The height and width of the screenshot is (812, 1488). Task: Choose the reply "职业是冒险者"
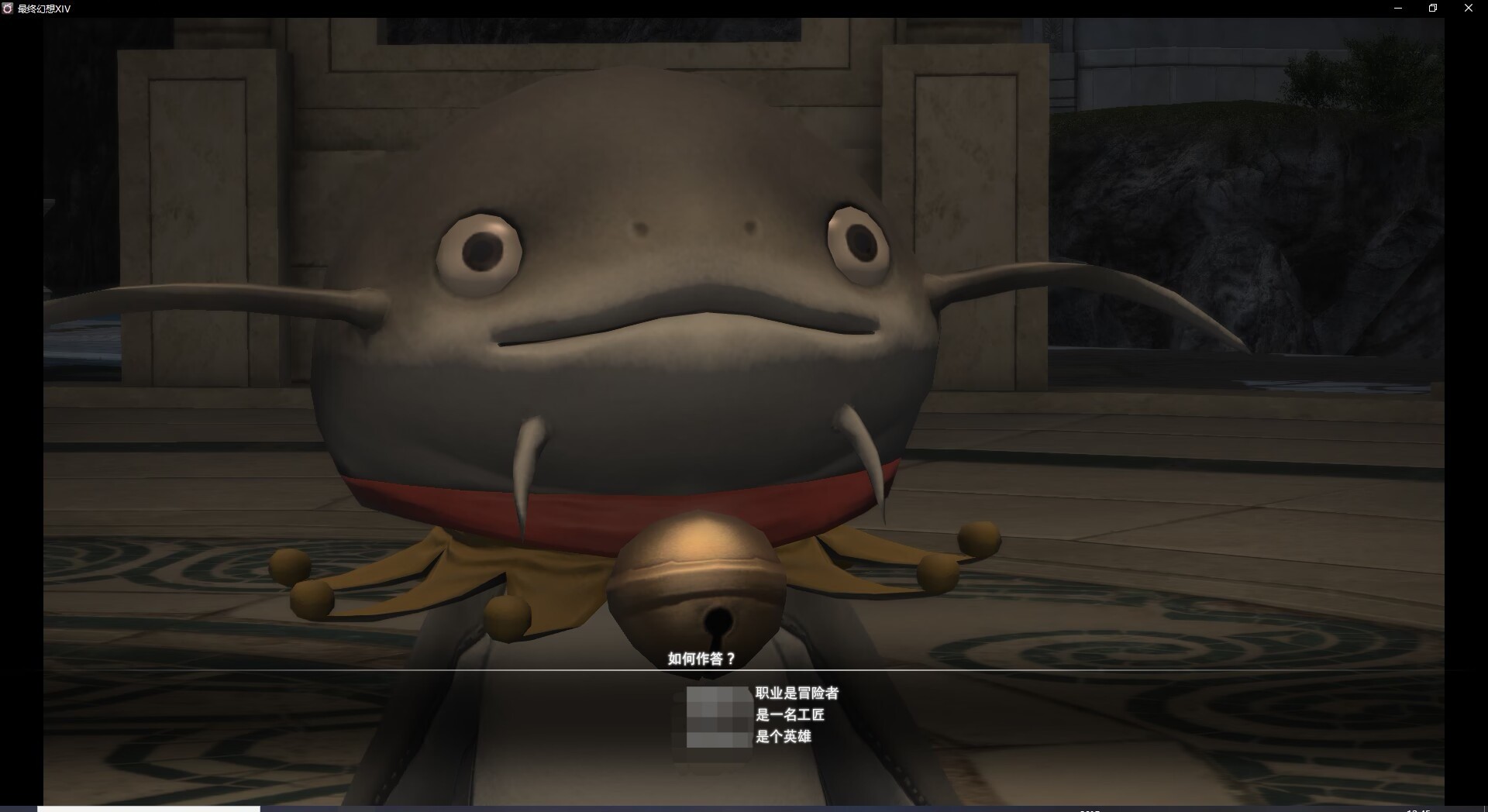(796, 693)
